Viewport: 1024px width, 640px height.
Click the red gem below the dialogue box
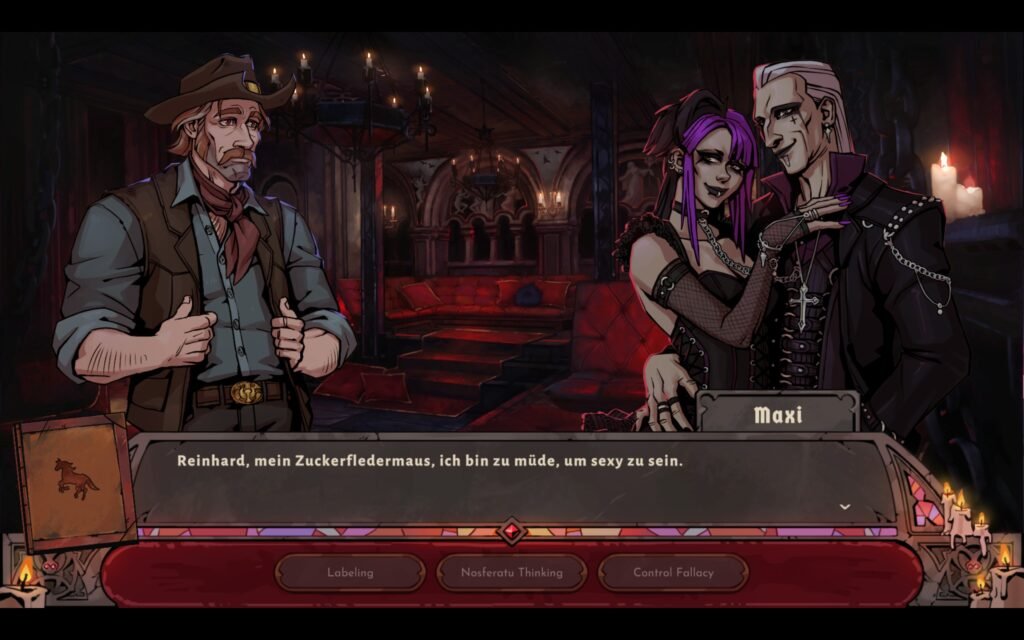point(512,531)
